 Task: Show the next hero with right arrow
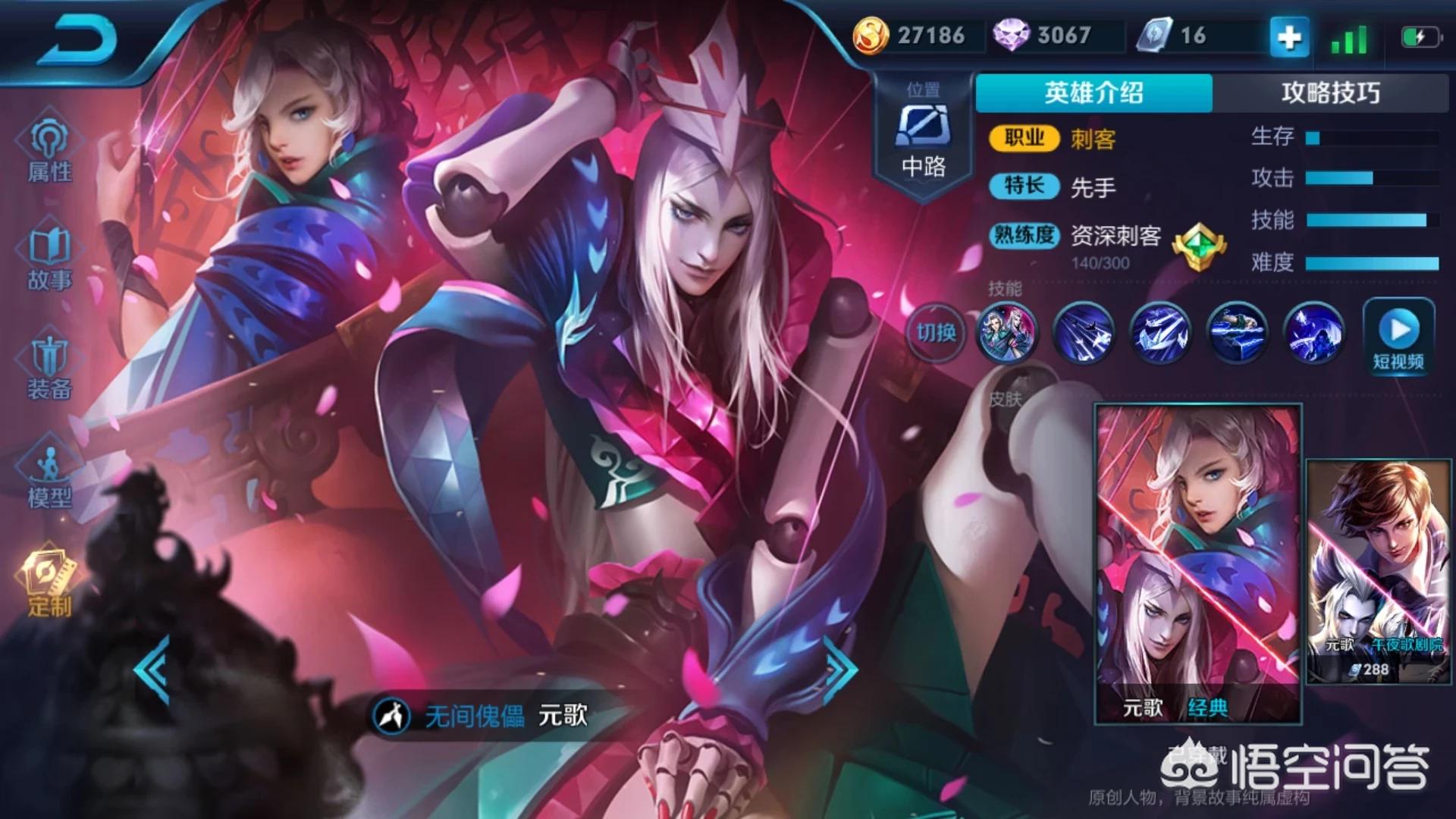pos(840,667)
